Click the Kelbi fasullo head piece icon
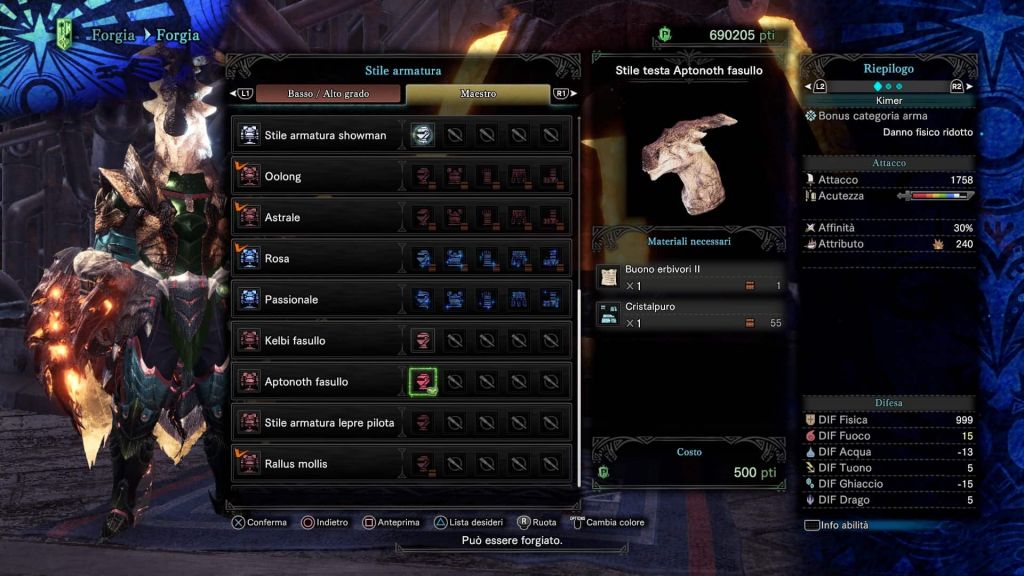This screenshot has height=576, width=1024. point(423,340)
